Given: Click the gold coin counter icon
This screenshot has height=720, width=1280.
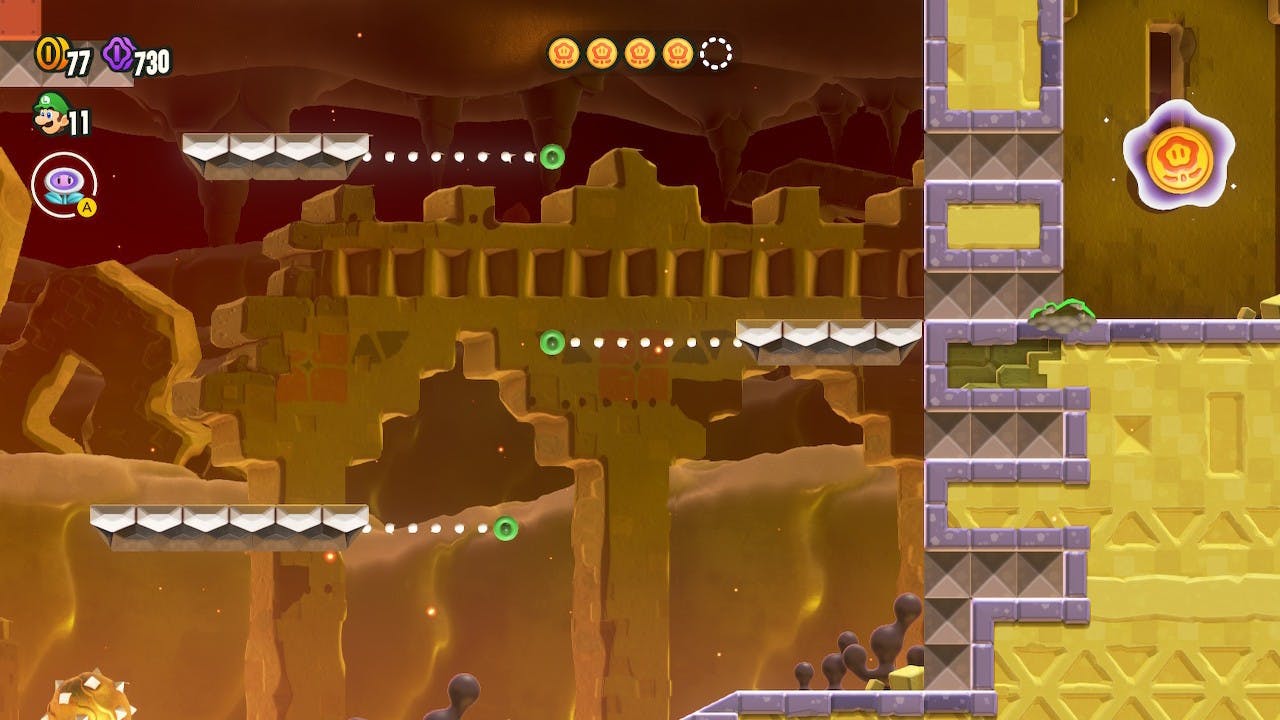Looking at the screenshot, I should (49, 54).
